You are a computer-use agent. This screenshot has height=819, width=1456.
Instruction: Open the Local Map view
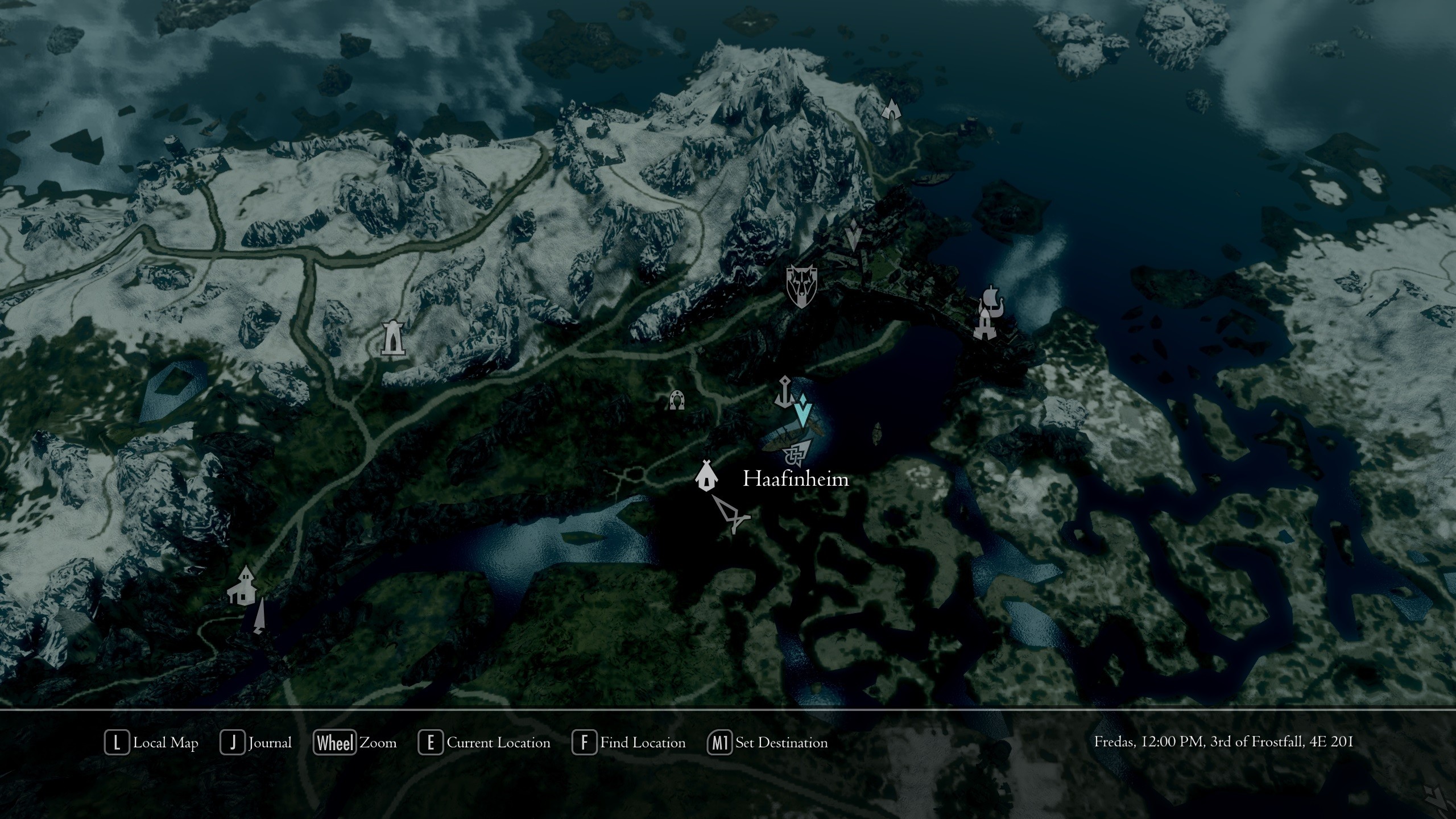click(x=152, y=743)
